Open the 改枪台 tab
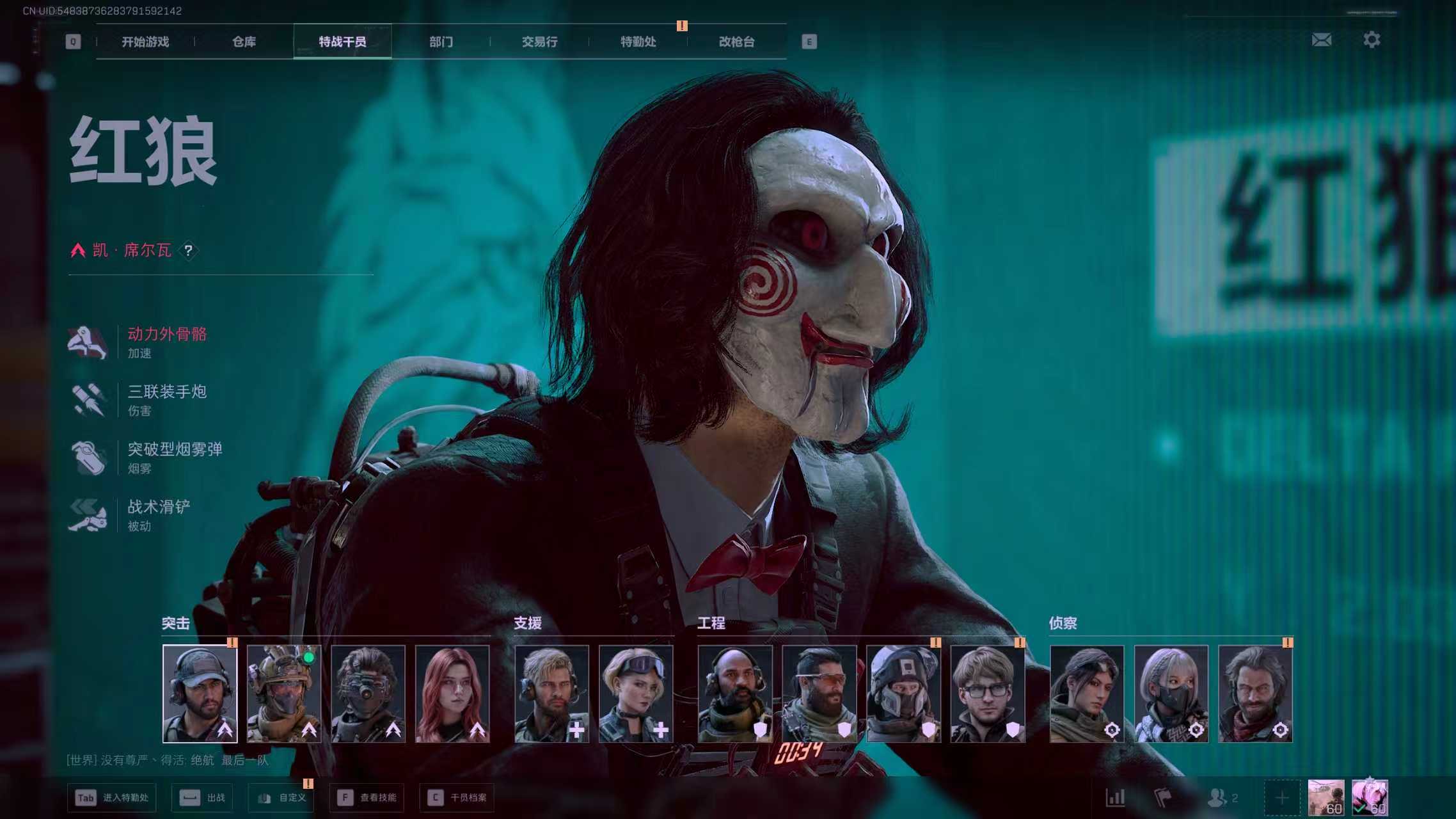1456x819 pixels. [x=736, y=42]
